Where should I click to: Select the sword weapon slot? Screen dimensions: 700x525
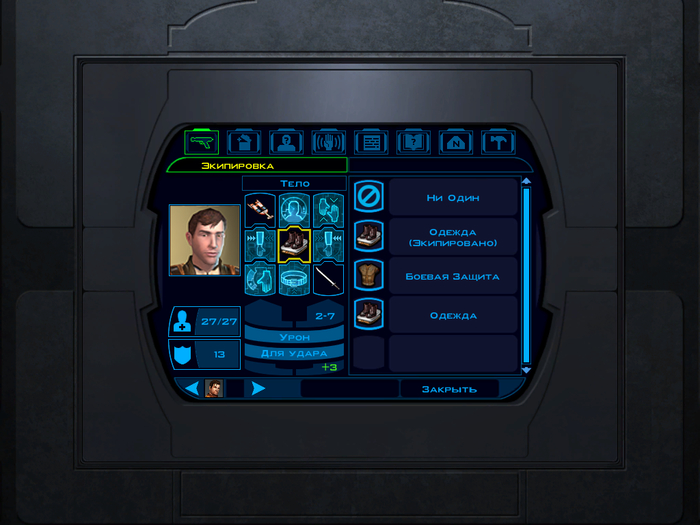point(329,278)
